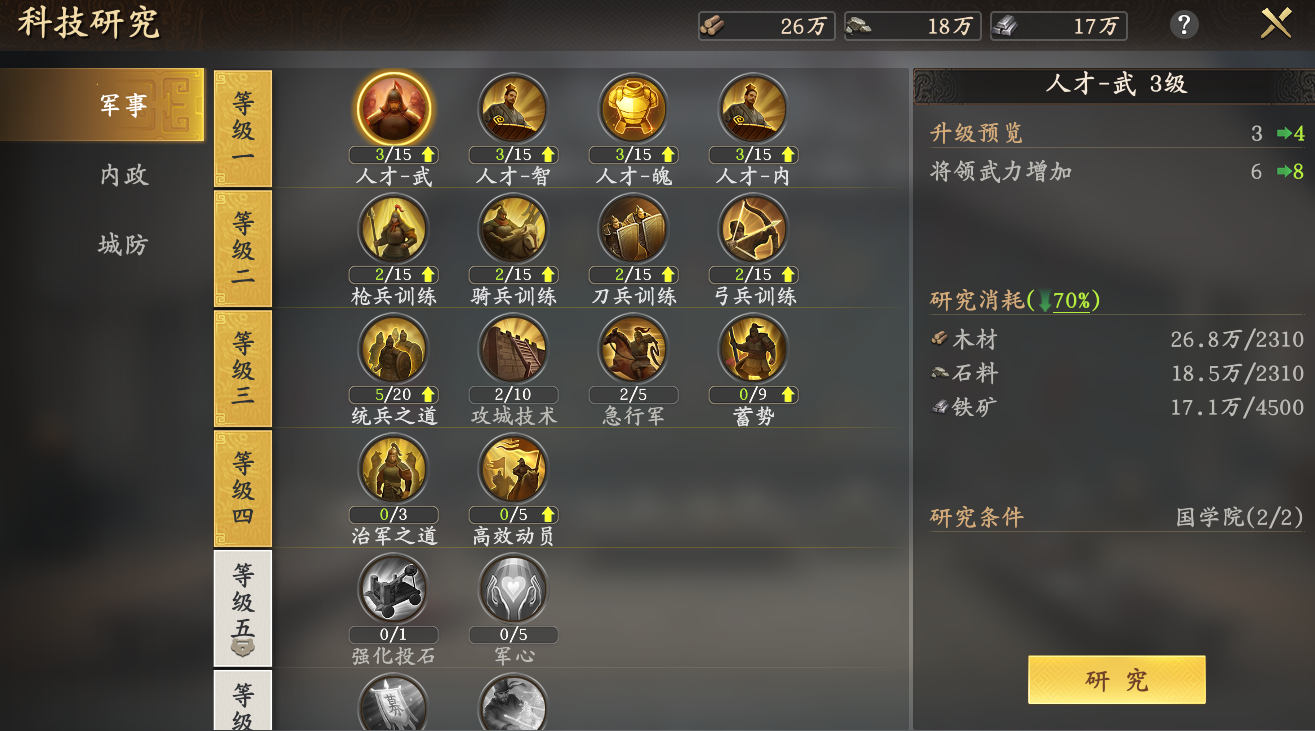This screenshot has width=1315, height=731.
Task: Open the 高效动员 mobilization technology
Action: 513,468
